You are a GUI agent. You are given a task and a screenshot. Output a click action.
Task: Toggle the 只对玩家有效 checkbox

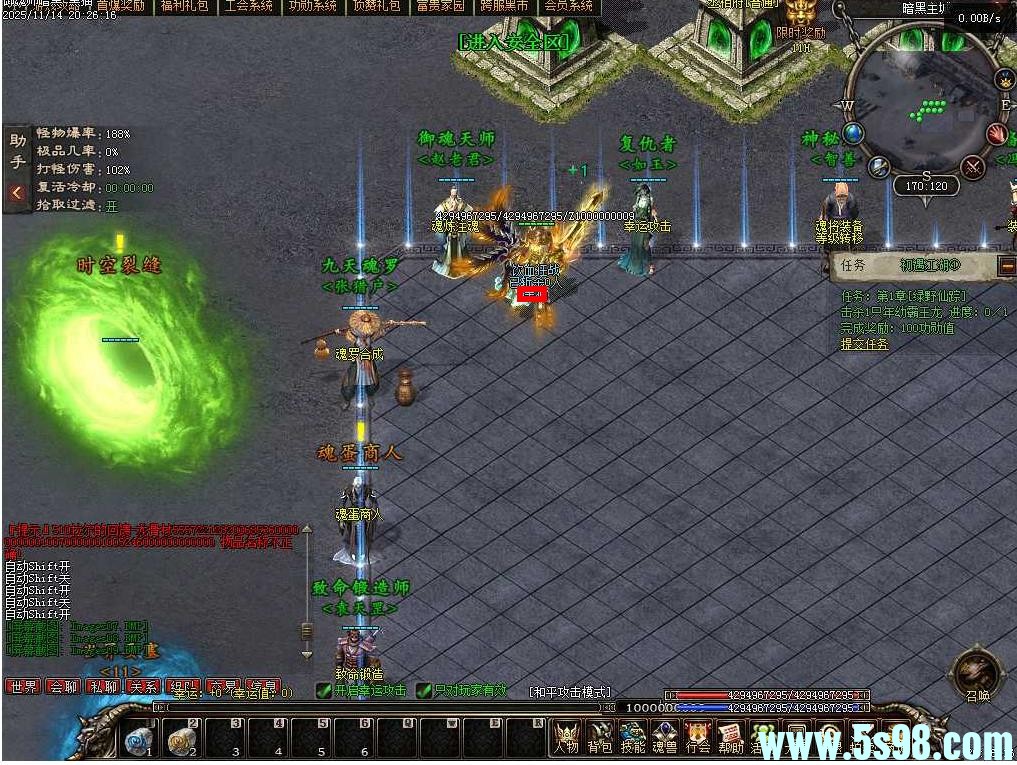tap(423, 690)
